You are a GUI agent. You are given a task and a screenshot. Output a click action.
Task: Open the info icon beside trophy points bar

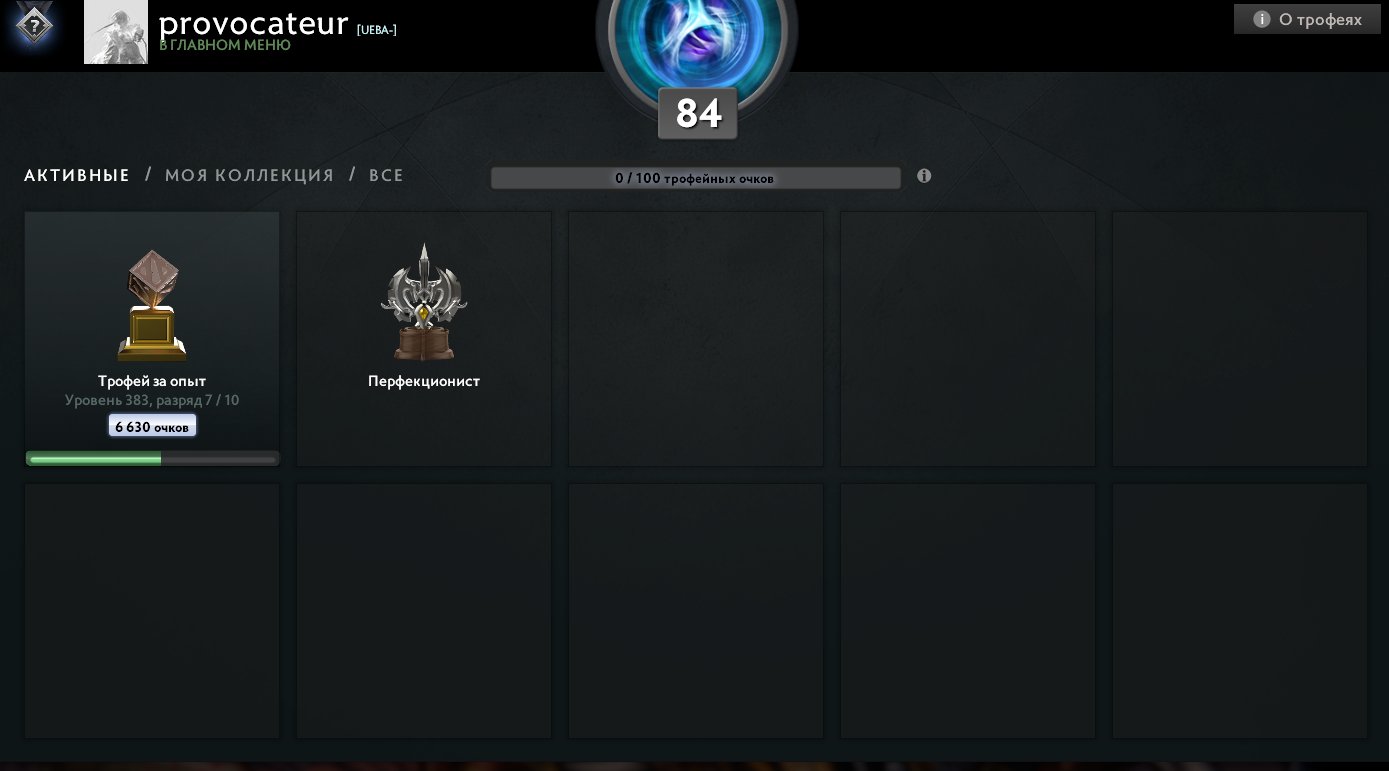coord(923,175)
